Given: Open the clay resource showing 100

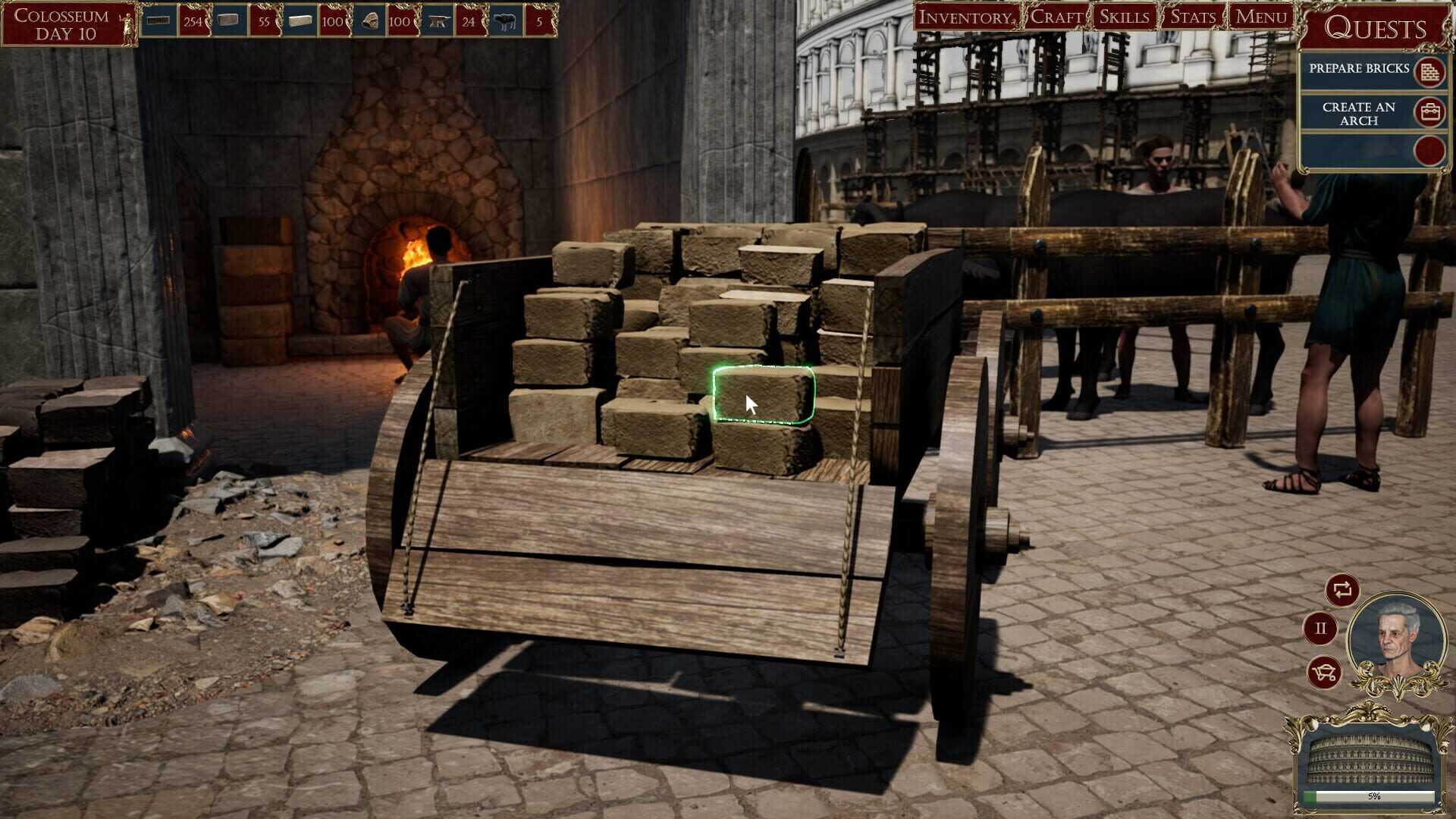Looking at the screenshot, I should click(370, 19).
